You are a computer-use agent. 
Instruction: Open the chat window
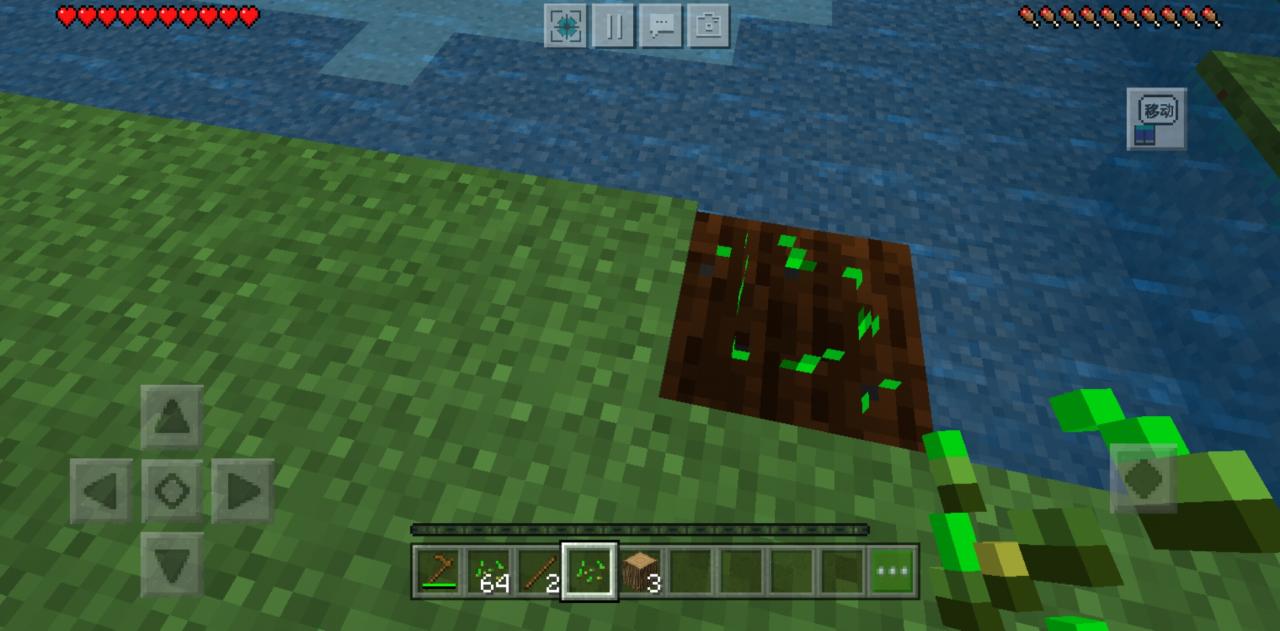[661, 26]
